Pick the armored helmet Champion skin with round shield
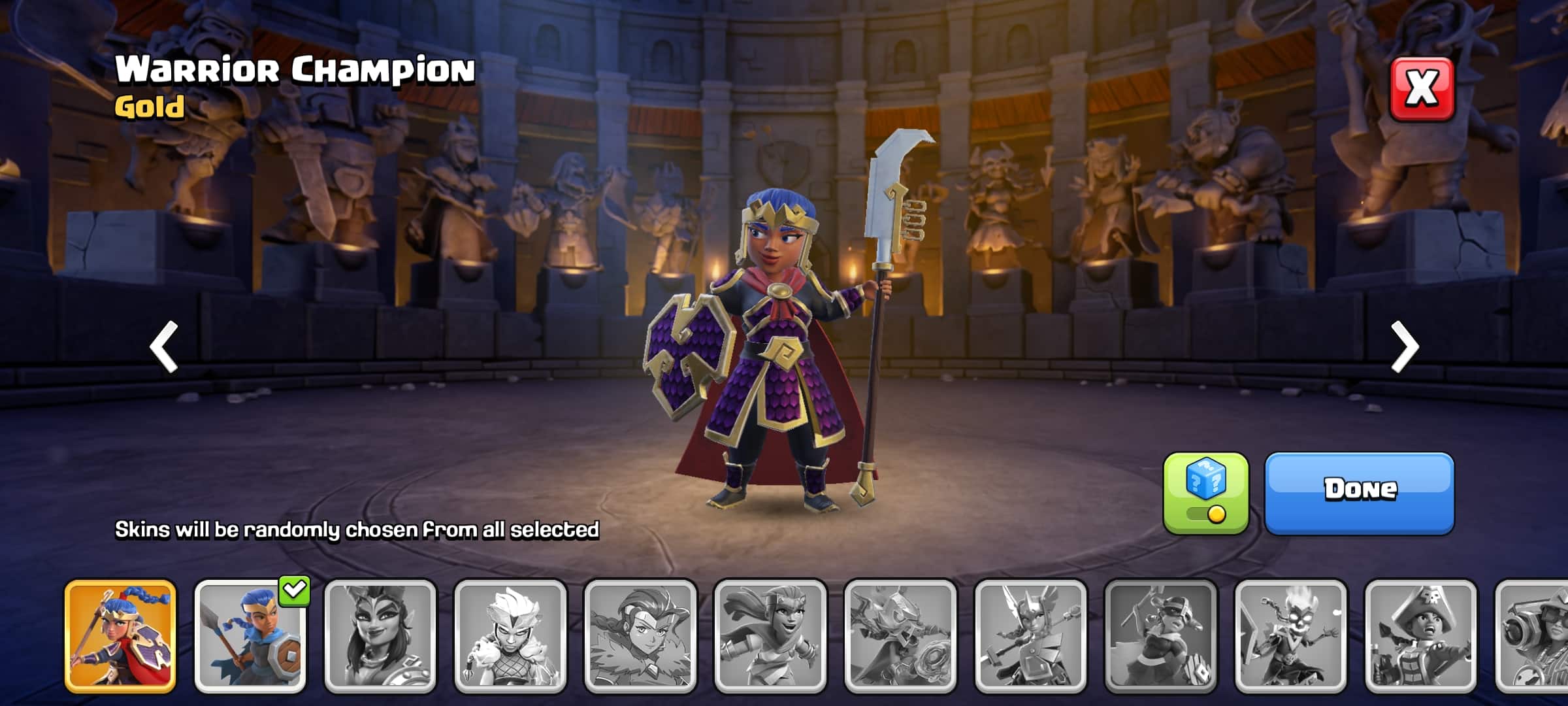This screenshot has width=1568, height=706. pyautogui.click(x=900, y=636)
